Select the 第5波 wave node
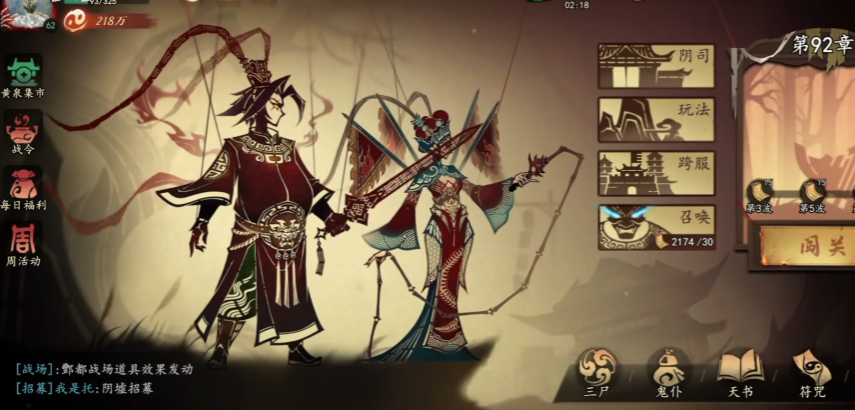The height and width of the screenshot is (410, 855). coord(811,193)
